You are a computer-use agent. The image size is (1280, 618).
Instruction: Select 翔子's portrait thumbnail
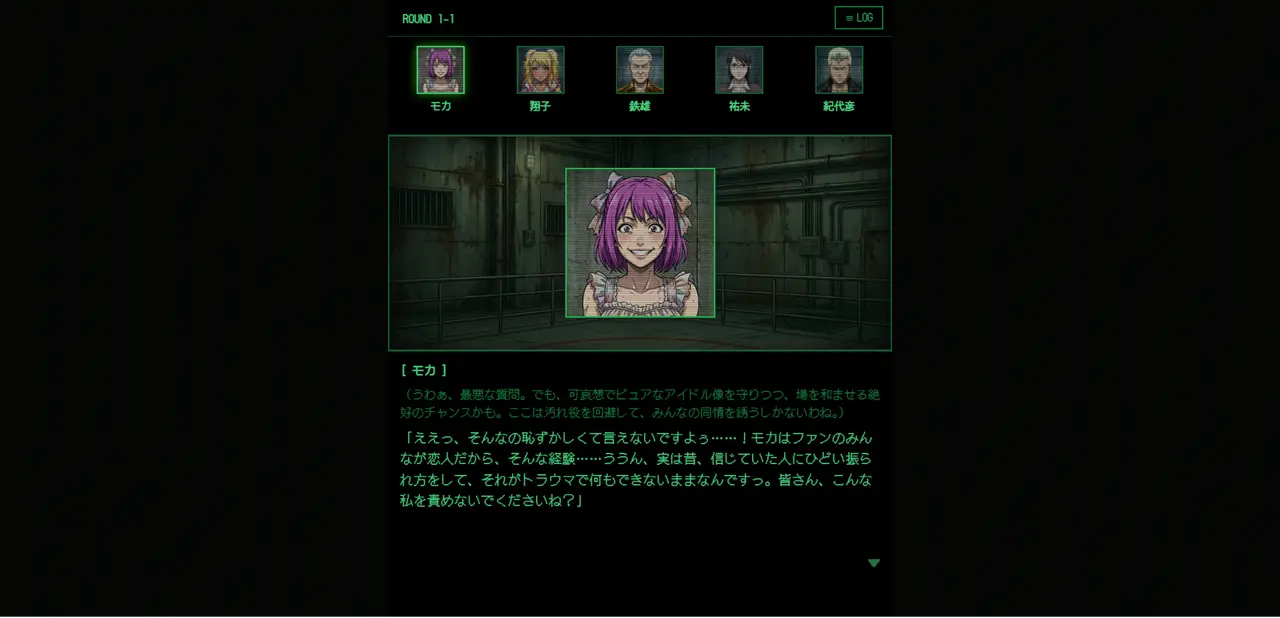[x=540, y=70]
